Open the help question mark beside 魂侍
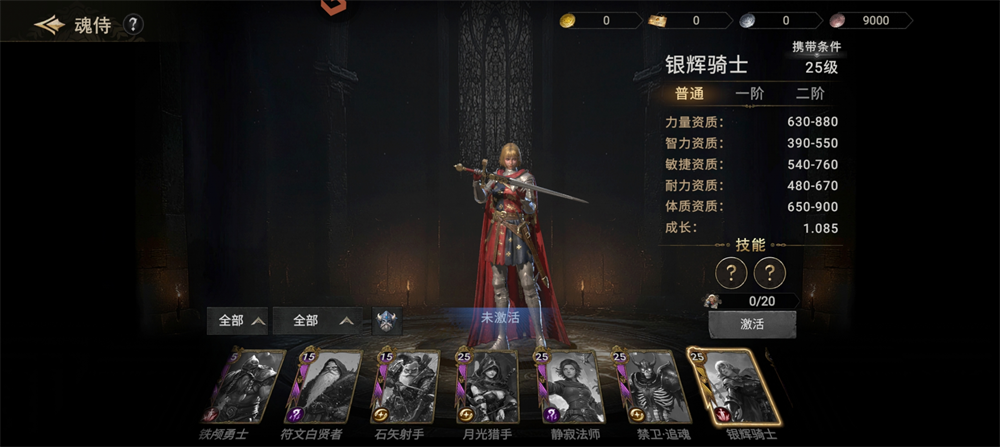The width and height of the screenshot is (1000, 447). click(x=133, y=25)
